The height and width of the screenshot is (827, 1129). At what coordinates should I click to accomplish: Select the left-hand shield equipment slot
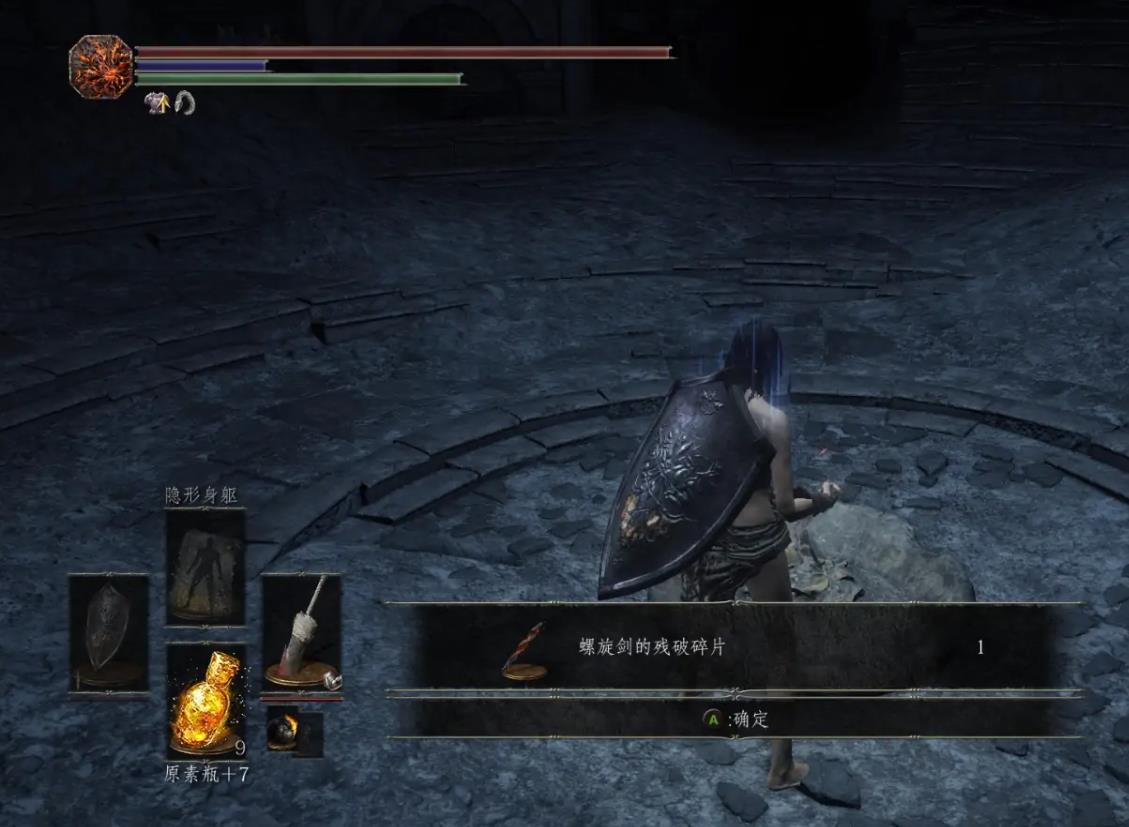[108, 633]
